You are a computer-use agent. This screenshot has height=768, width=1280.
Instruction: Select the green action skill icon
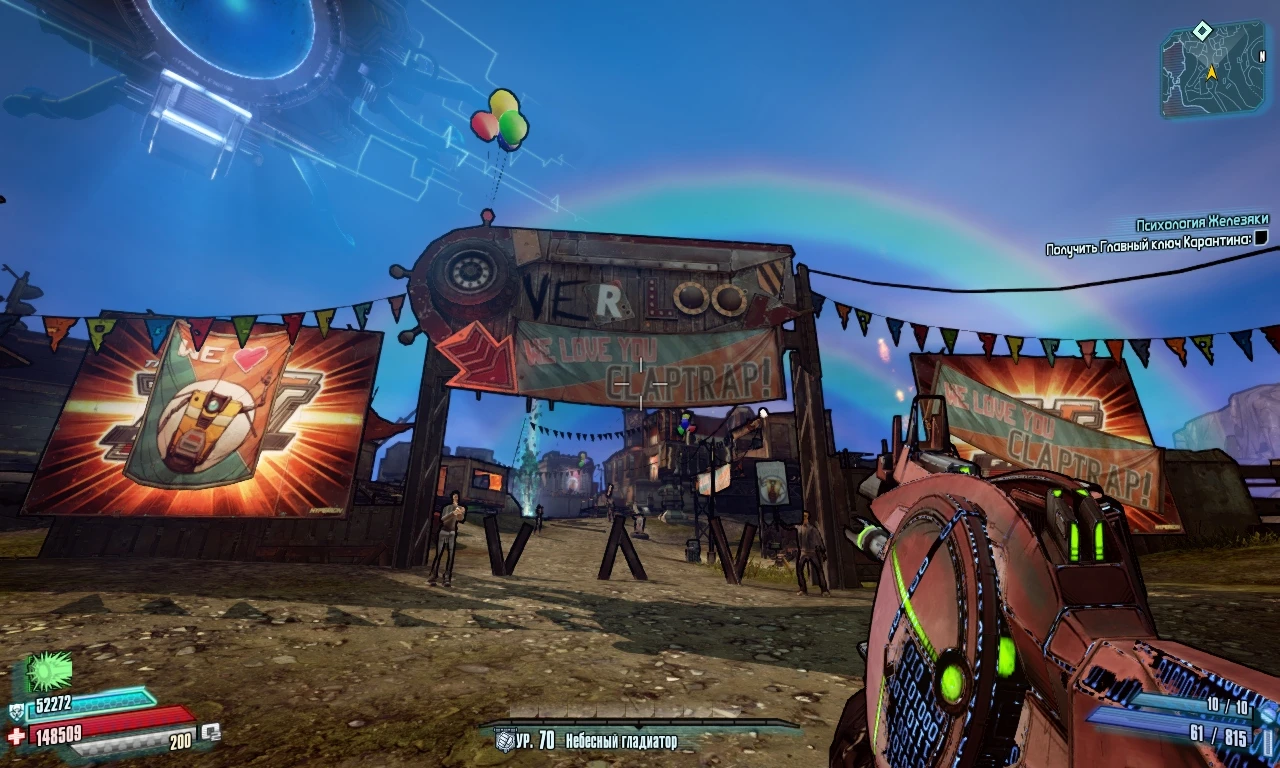[x=47, y=670]
